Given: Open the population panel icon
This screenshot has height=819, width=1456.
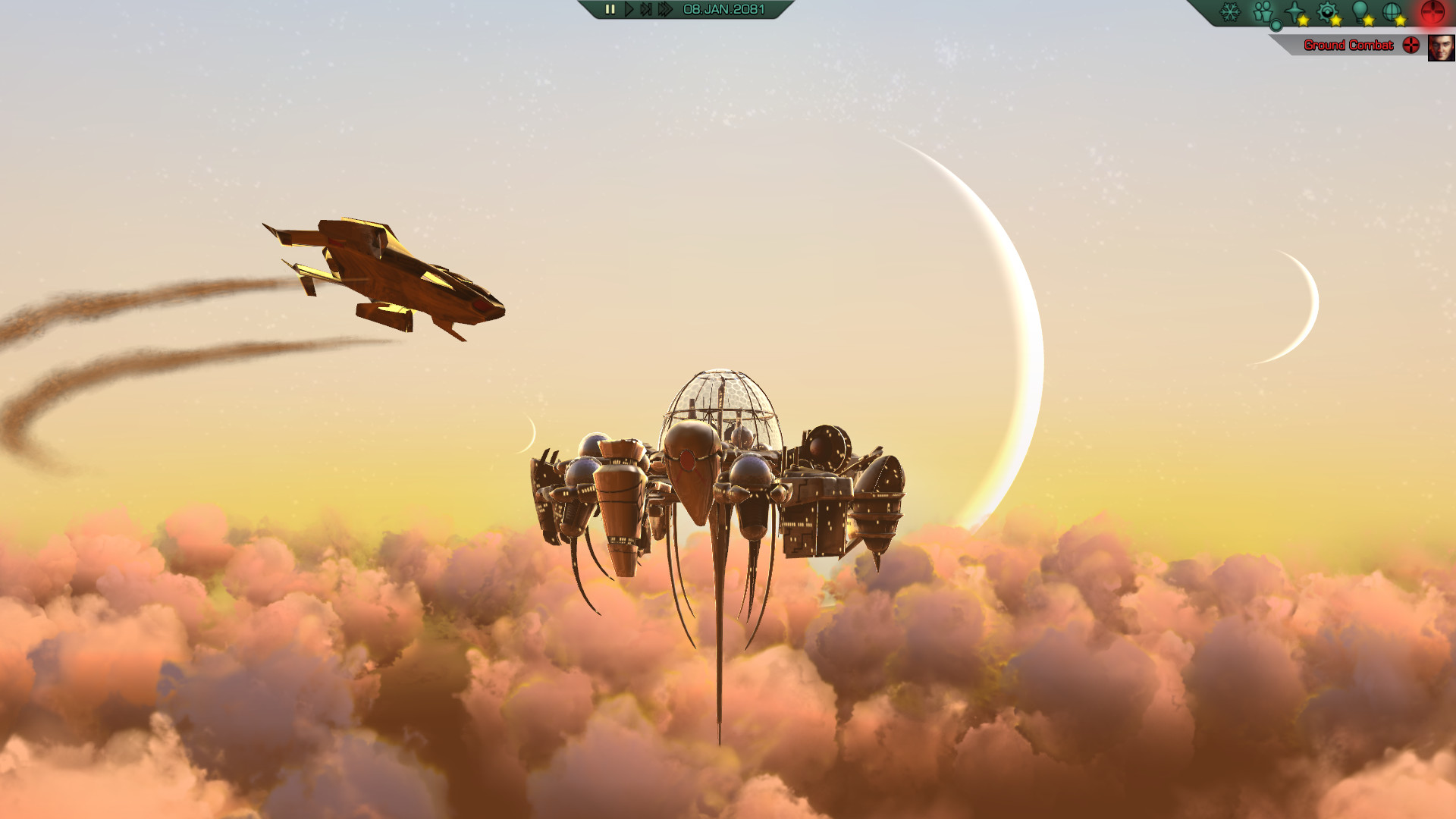Looking at the screenshot, I should (x=1261, y=10).
